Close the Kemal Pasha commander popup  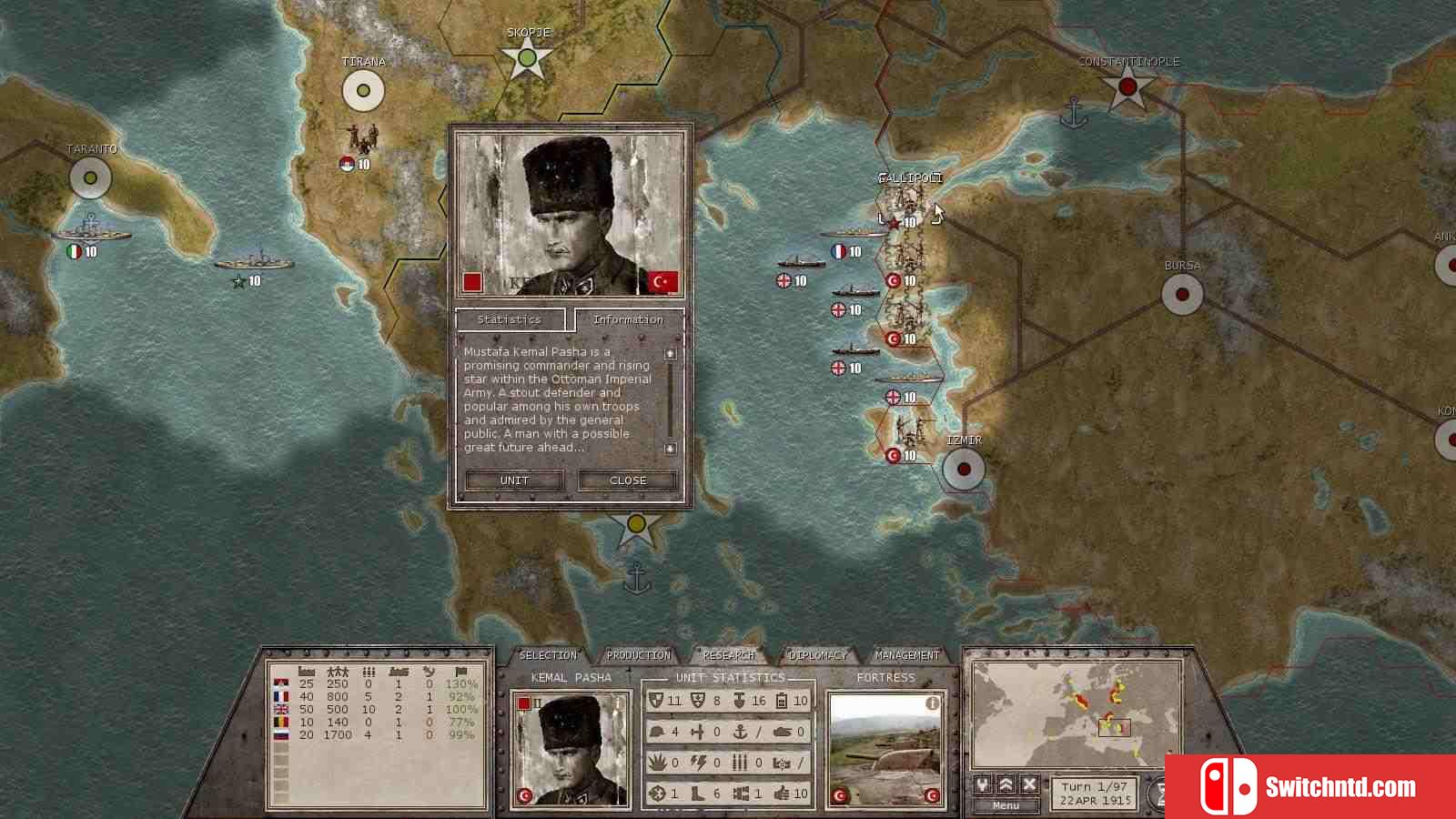(x=628, y=480)
